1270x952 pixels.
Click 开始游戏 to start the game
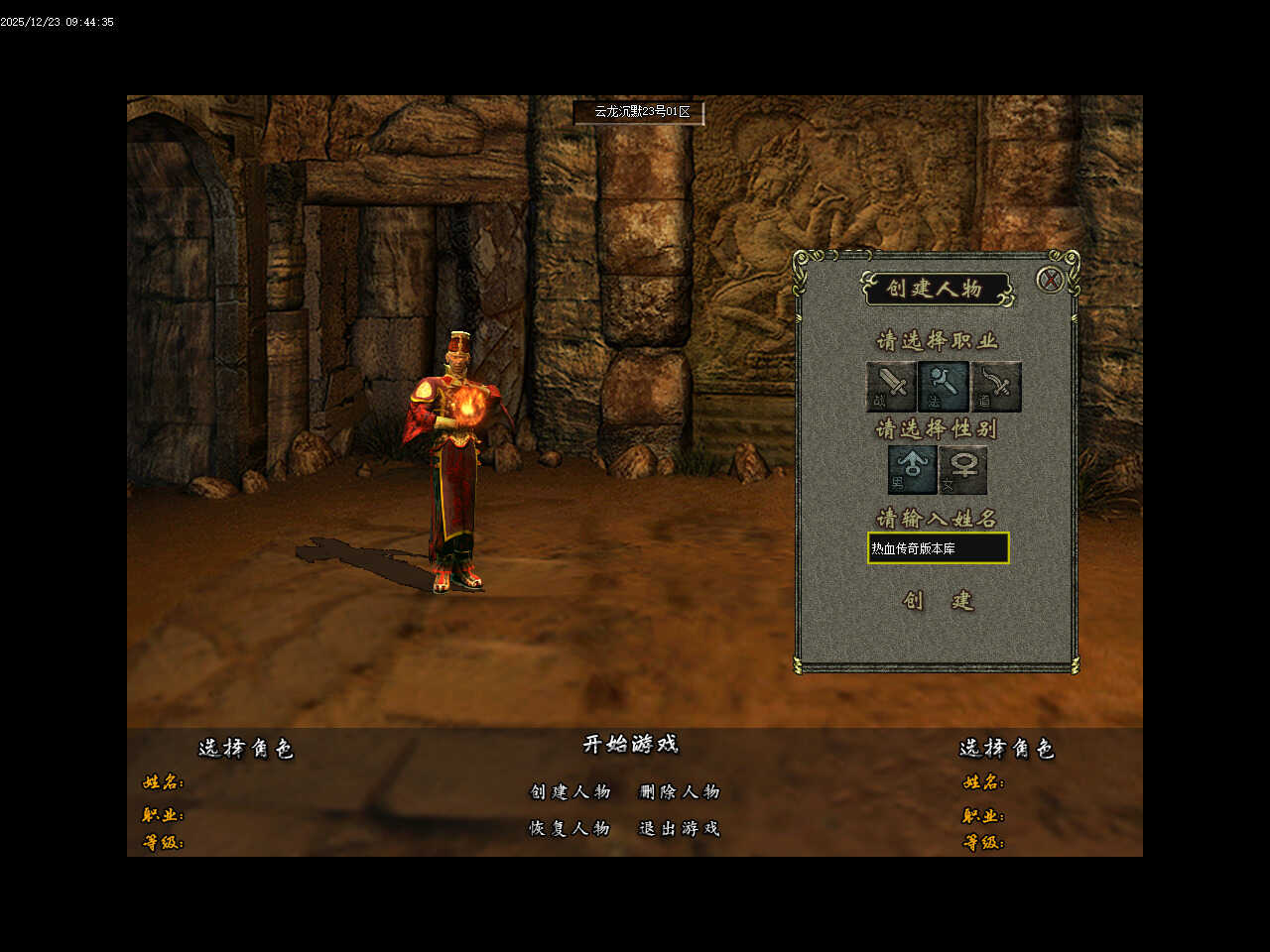(x=630, y=744)
